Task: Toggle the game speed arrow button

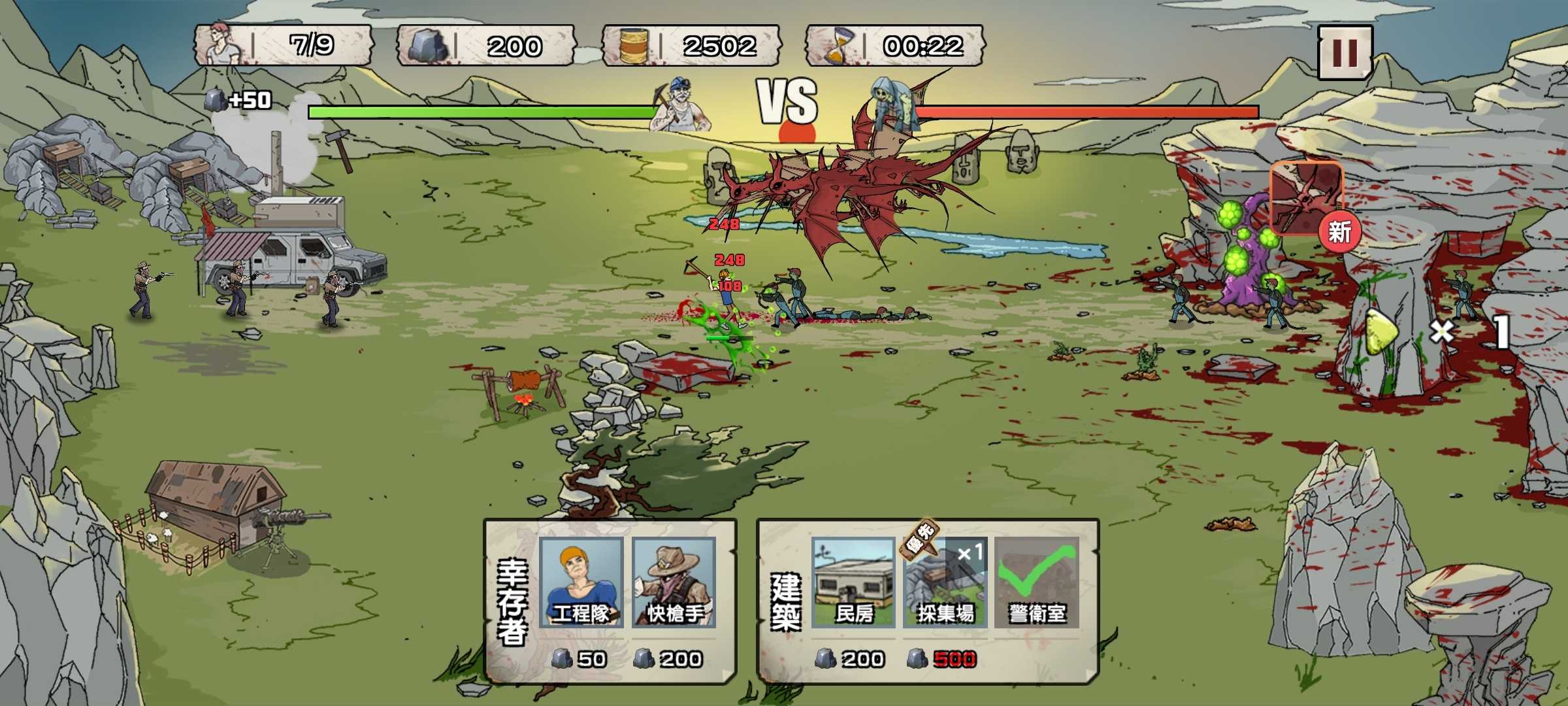Action: [1380, 332]
